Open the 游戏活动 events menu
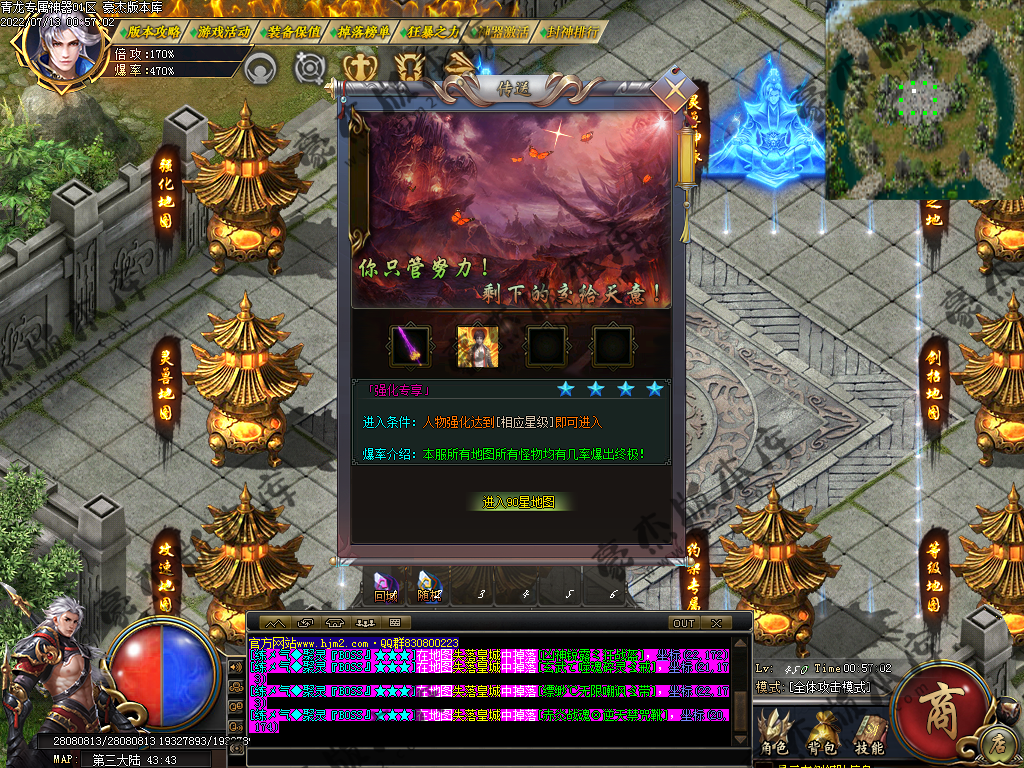This screenshot has width=1024, height=768. click(222, 32)
